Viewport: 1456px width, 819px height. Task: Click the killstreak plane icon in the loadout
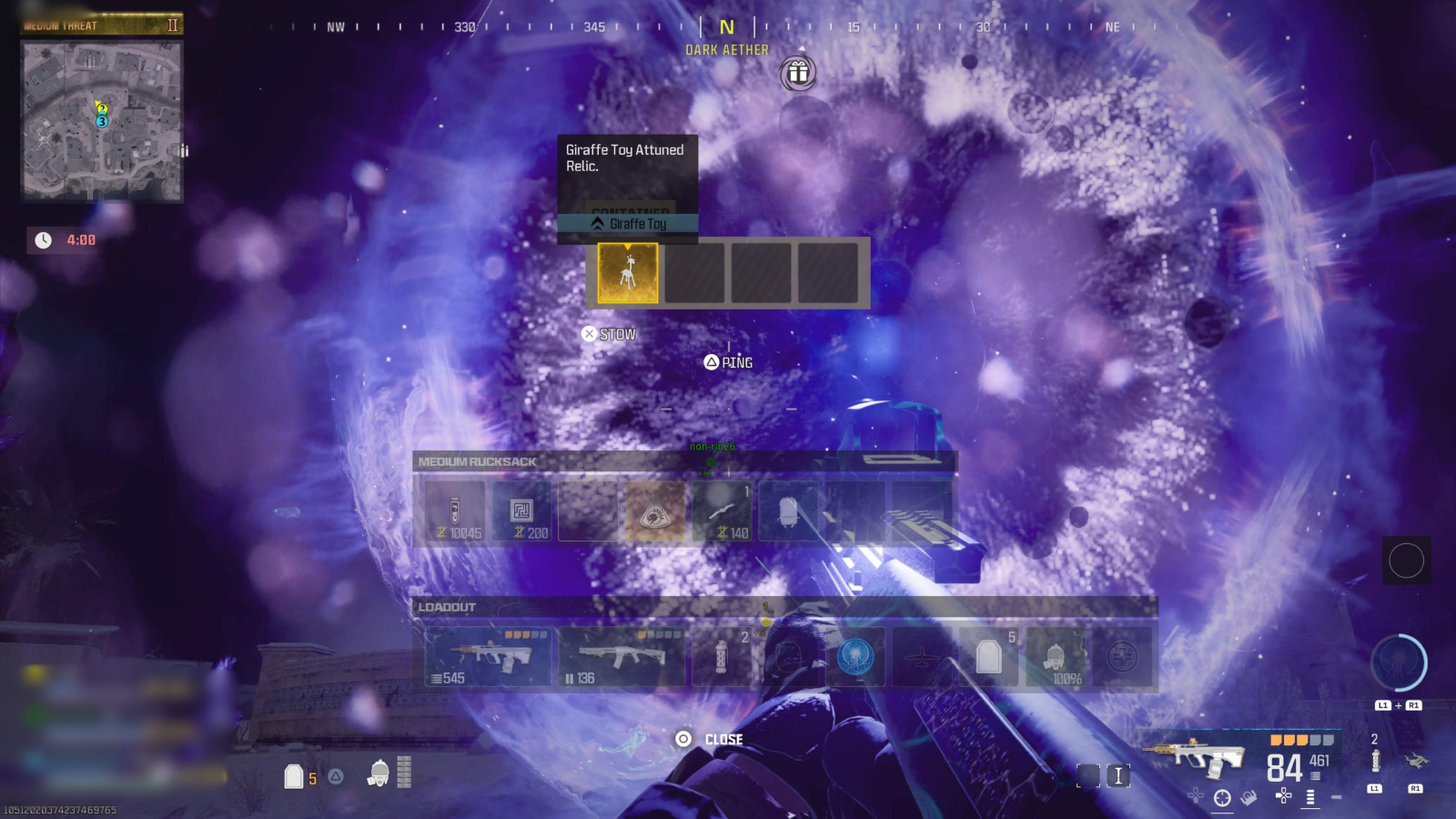(922, 657)
